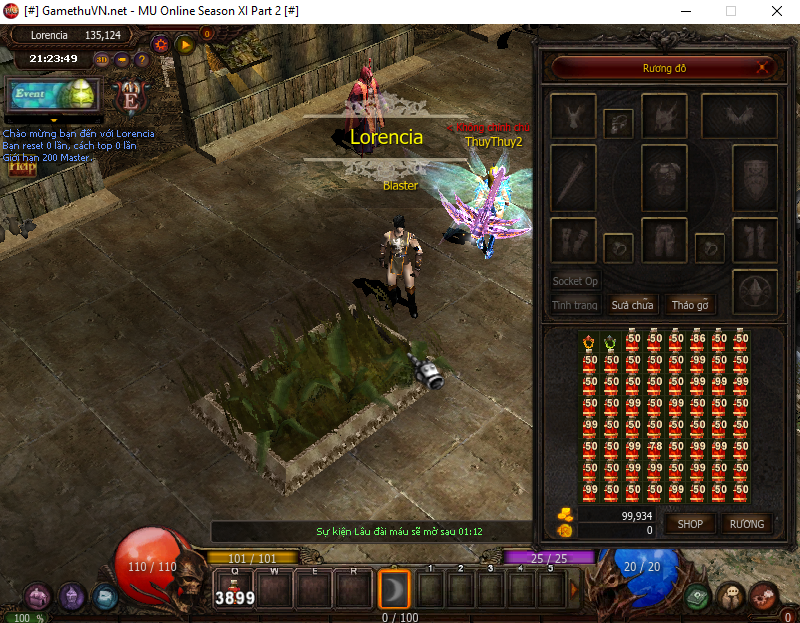Open the SHOP button in inventory

coord(691,523)
